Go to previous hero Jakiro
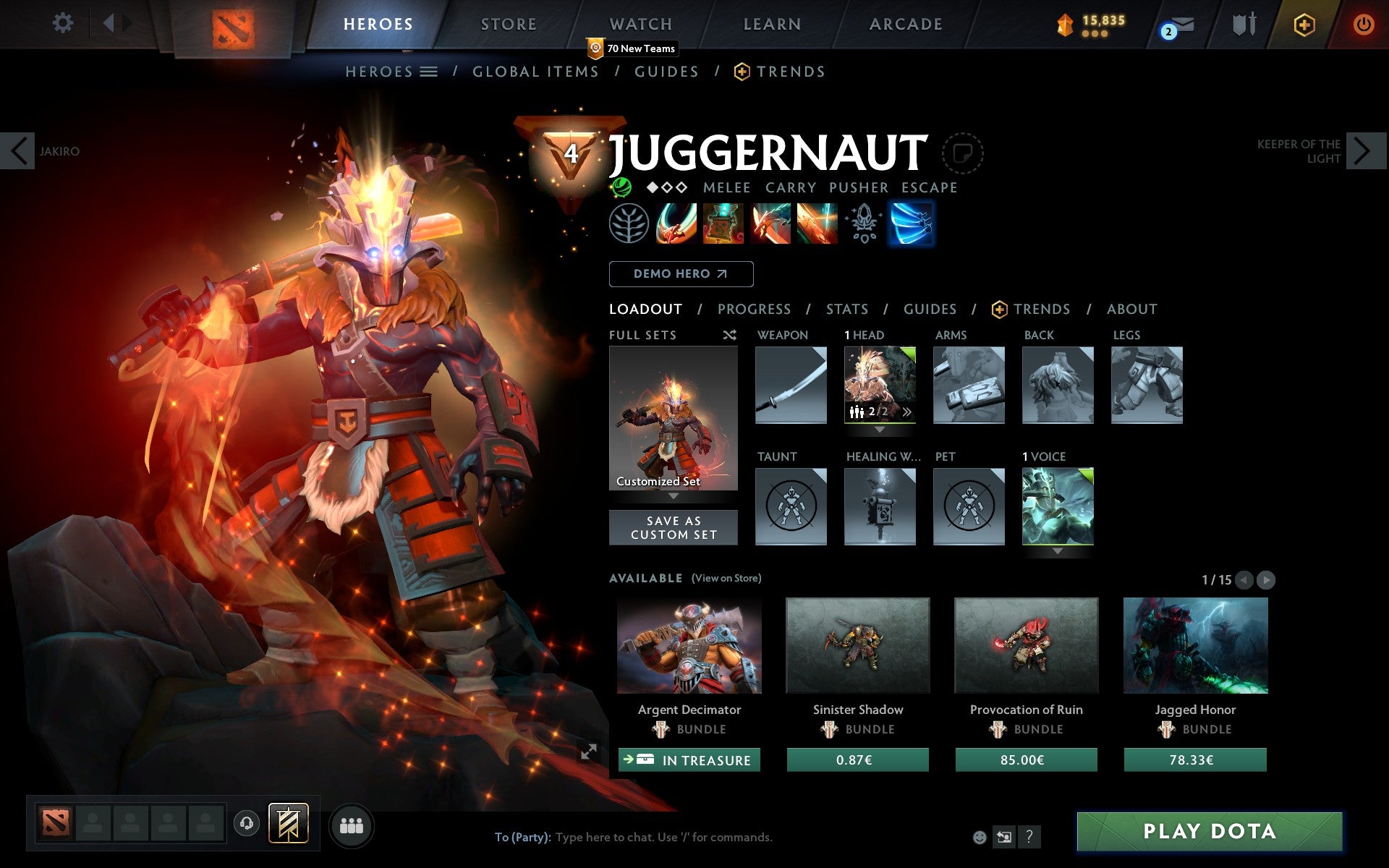 tap(18, 150)
